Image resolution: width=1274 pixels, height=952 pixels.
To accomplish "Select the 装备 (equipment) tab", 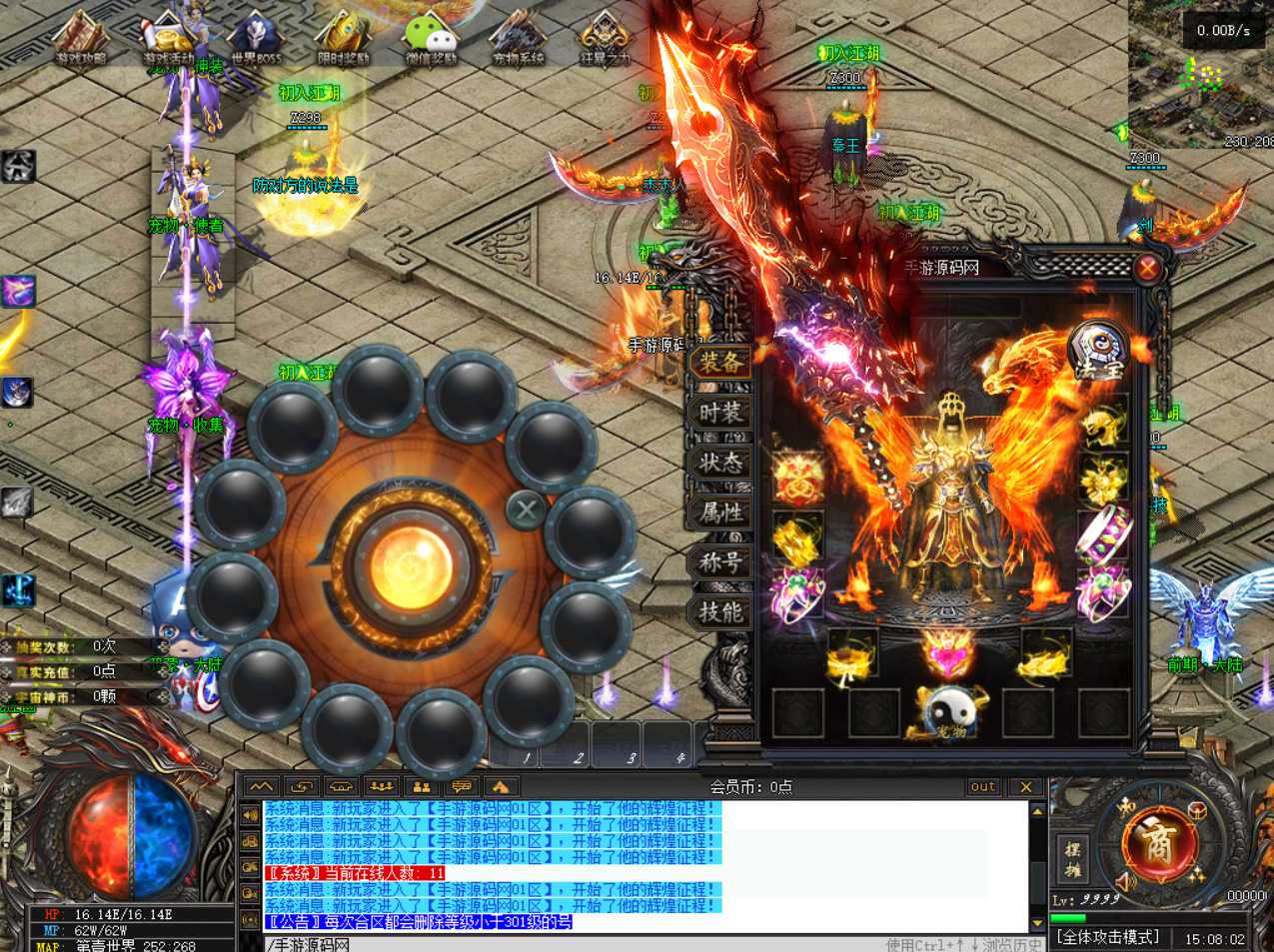I will coord(720,363).
